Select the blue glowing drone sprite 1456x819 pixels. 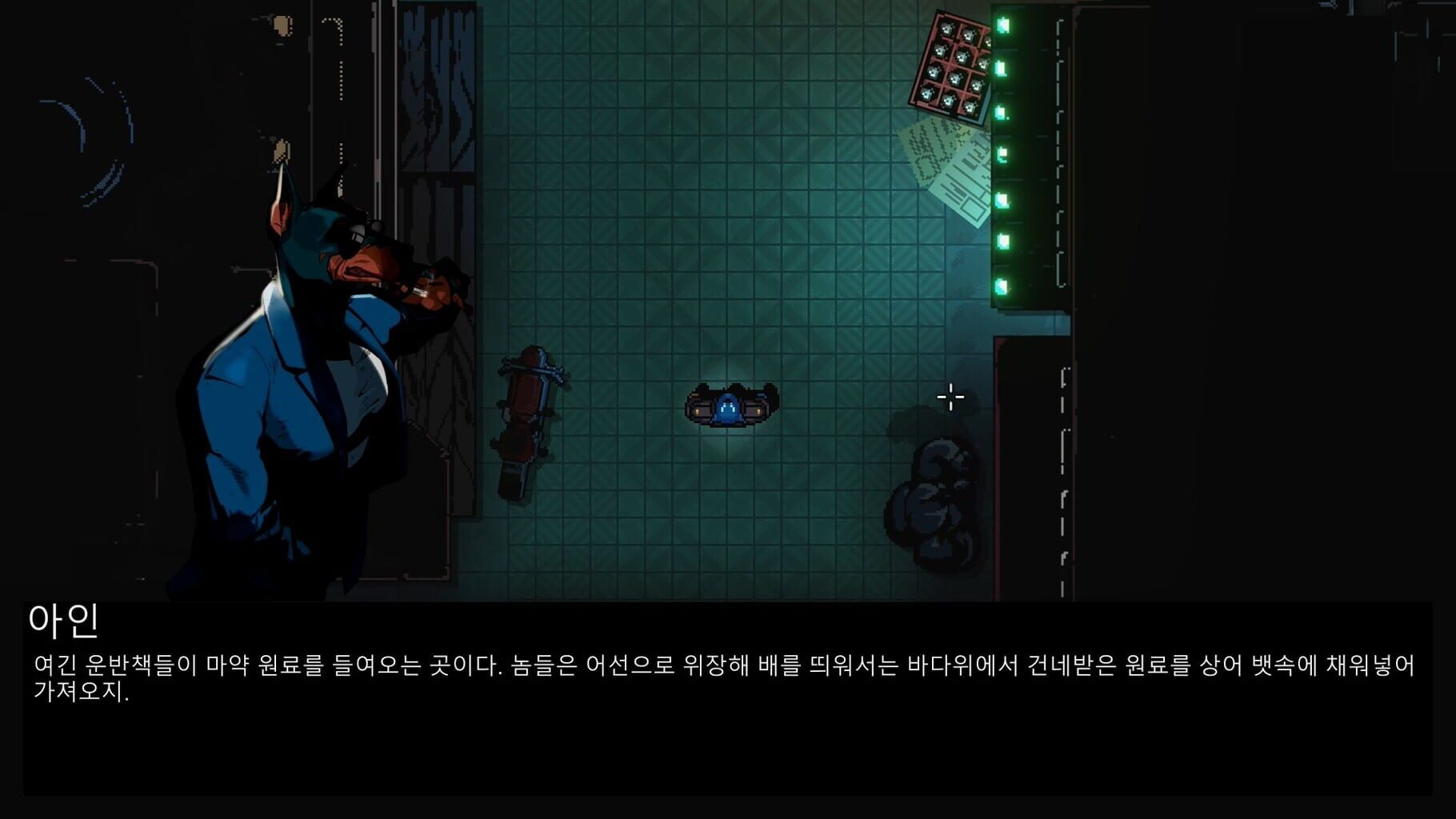(728, 404)
